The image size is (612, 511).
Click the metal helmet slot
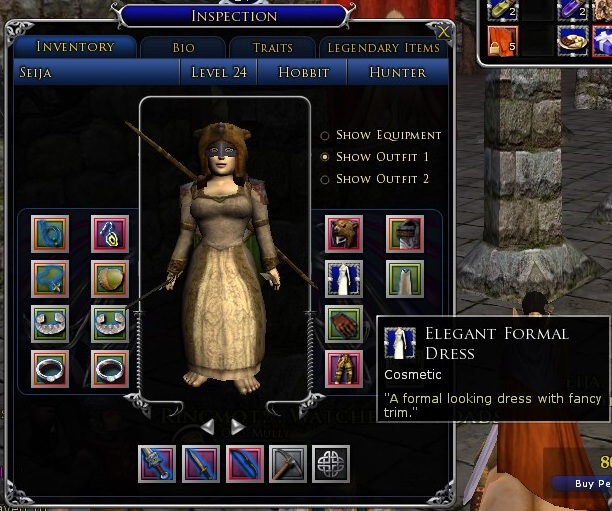[x=405, y=234]
